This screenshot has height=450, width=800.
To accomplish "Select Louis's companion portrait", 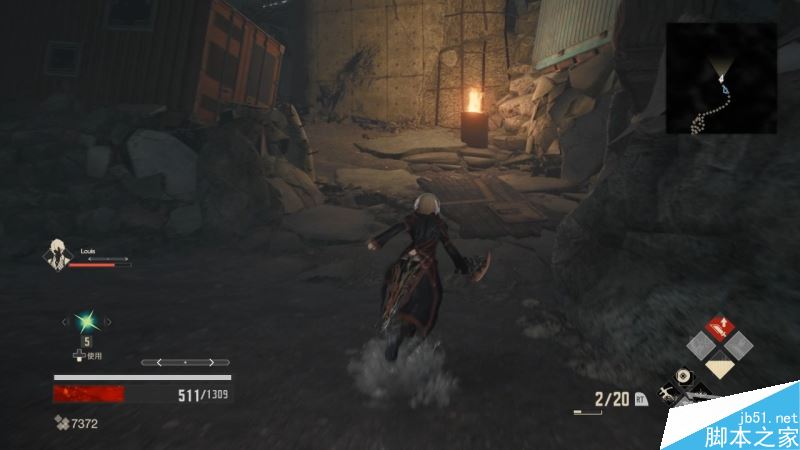I will click(58, 255).
